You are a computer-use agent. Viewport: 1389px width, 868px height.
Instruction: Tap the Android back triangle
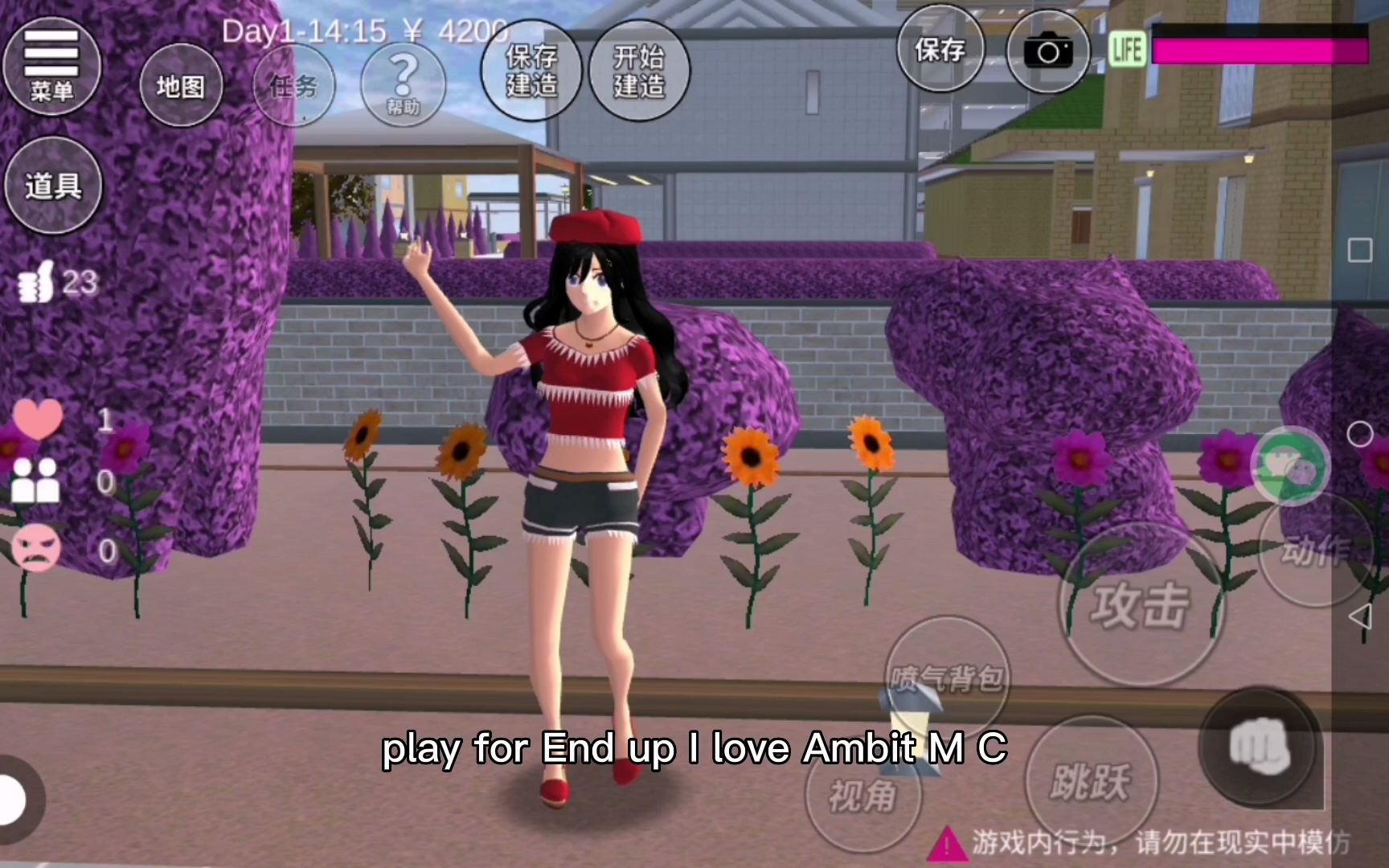click(1359, 617)
